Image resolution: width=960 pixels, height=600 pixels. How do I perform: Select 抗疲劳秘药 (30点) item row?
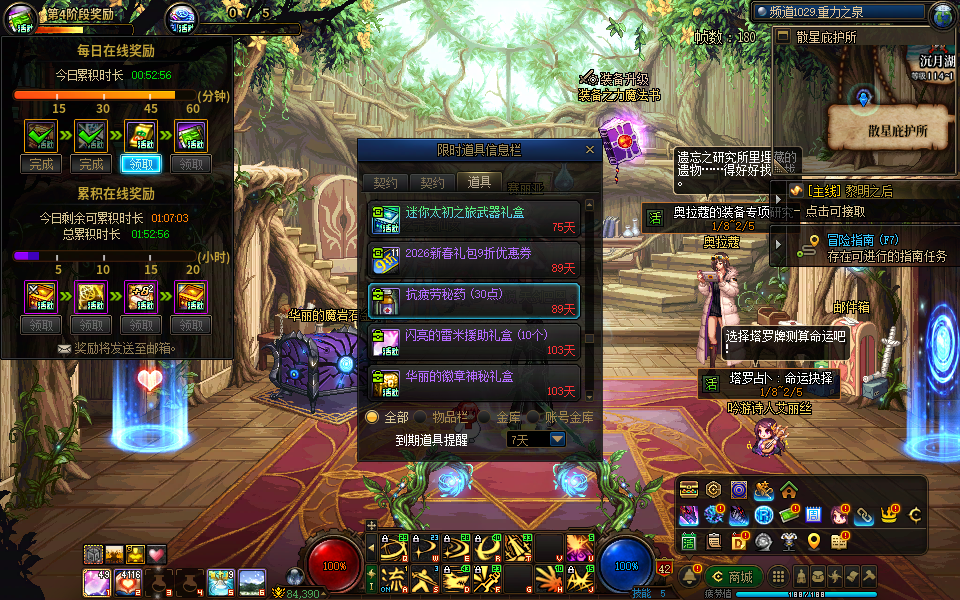474,299
